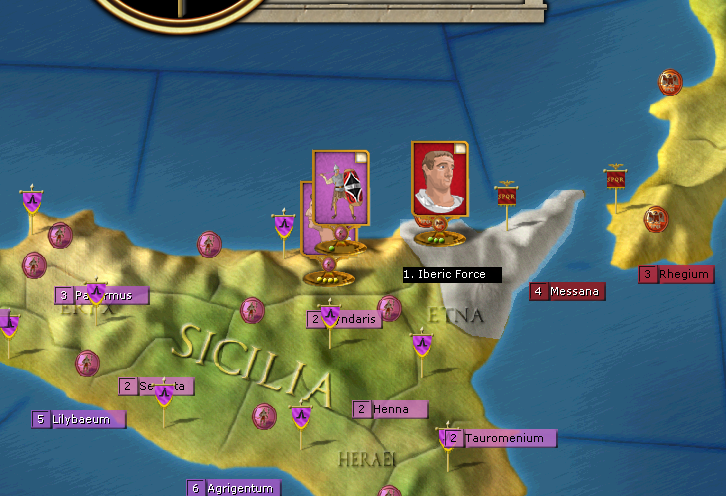Open the Messana city label
The height and width of the screenshot is (496, 726).
coord(568,292)
